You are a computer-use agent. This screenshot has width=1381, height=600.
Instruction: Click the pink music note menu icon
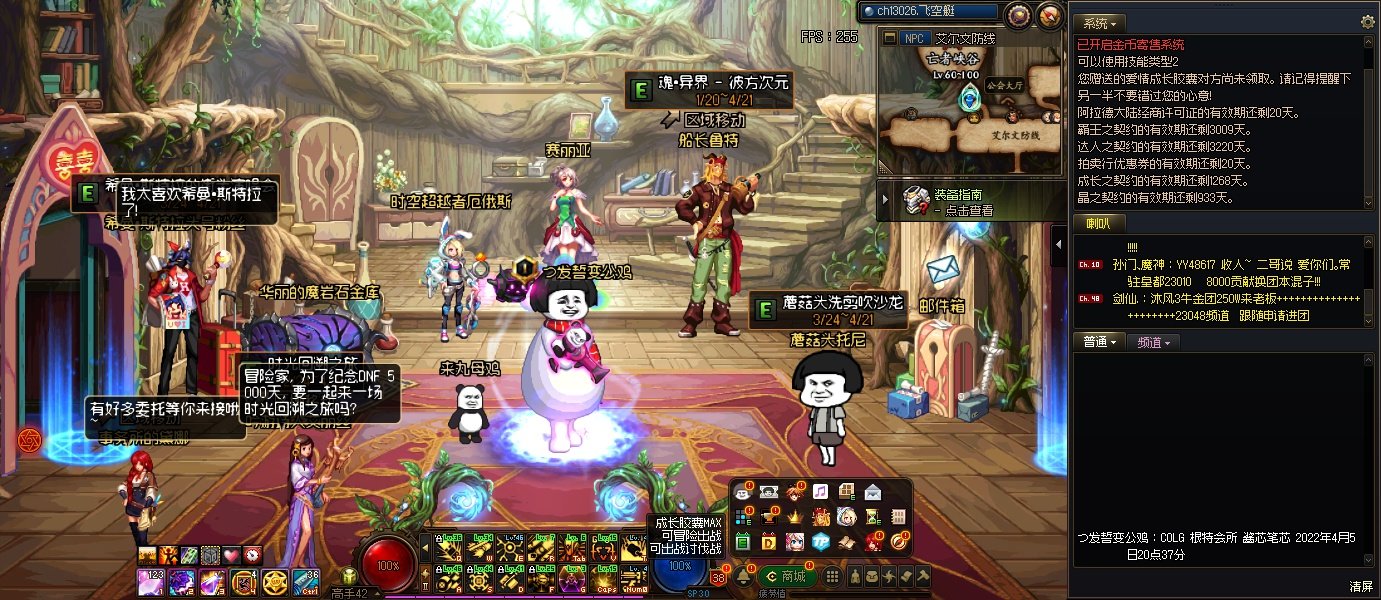coord(820,491)
